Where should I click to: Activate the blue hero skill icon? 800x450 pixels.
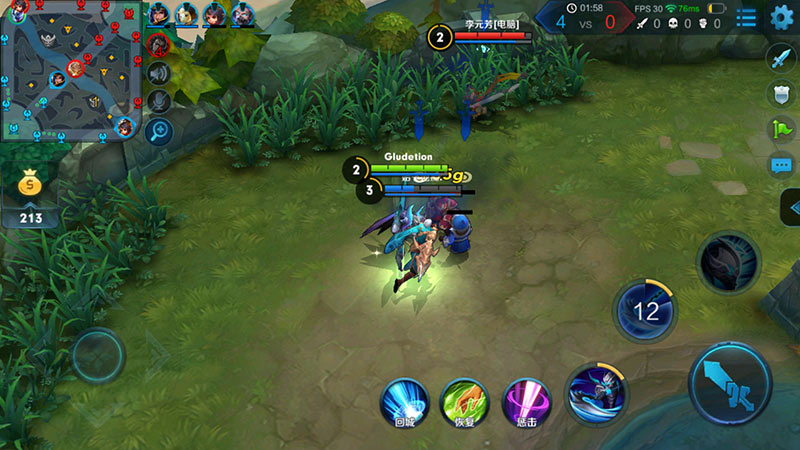pyautogui.click(x=597, y=394)
